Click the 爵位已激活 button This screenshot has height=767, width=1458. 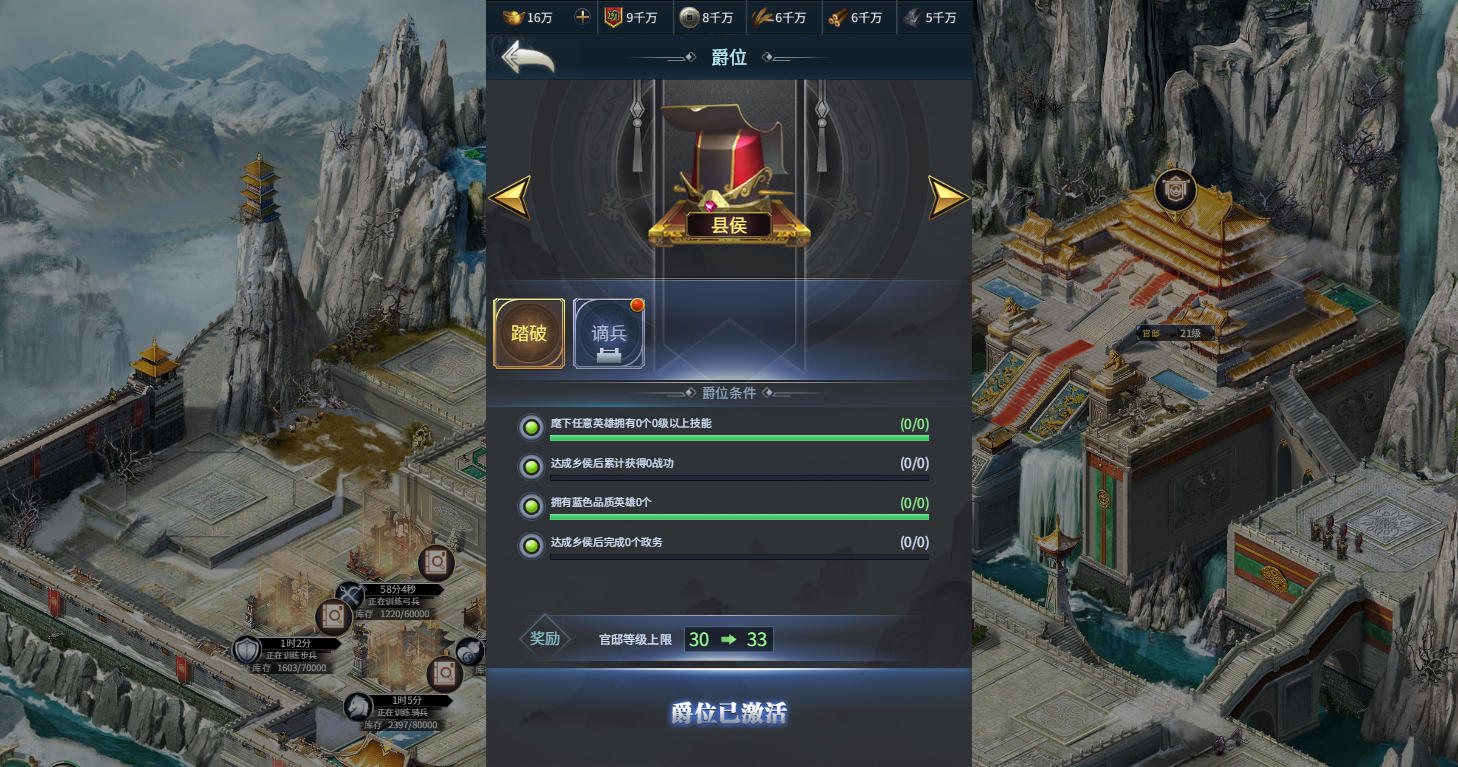[729, 713]
